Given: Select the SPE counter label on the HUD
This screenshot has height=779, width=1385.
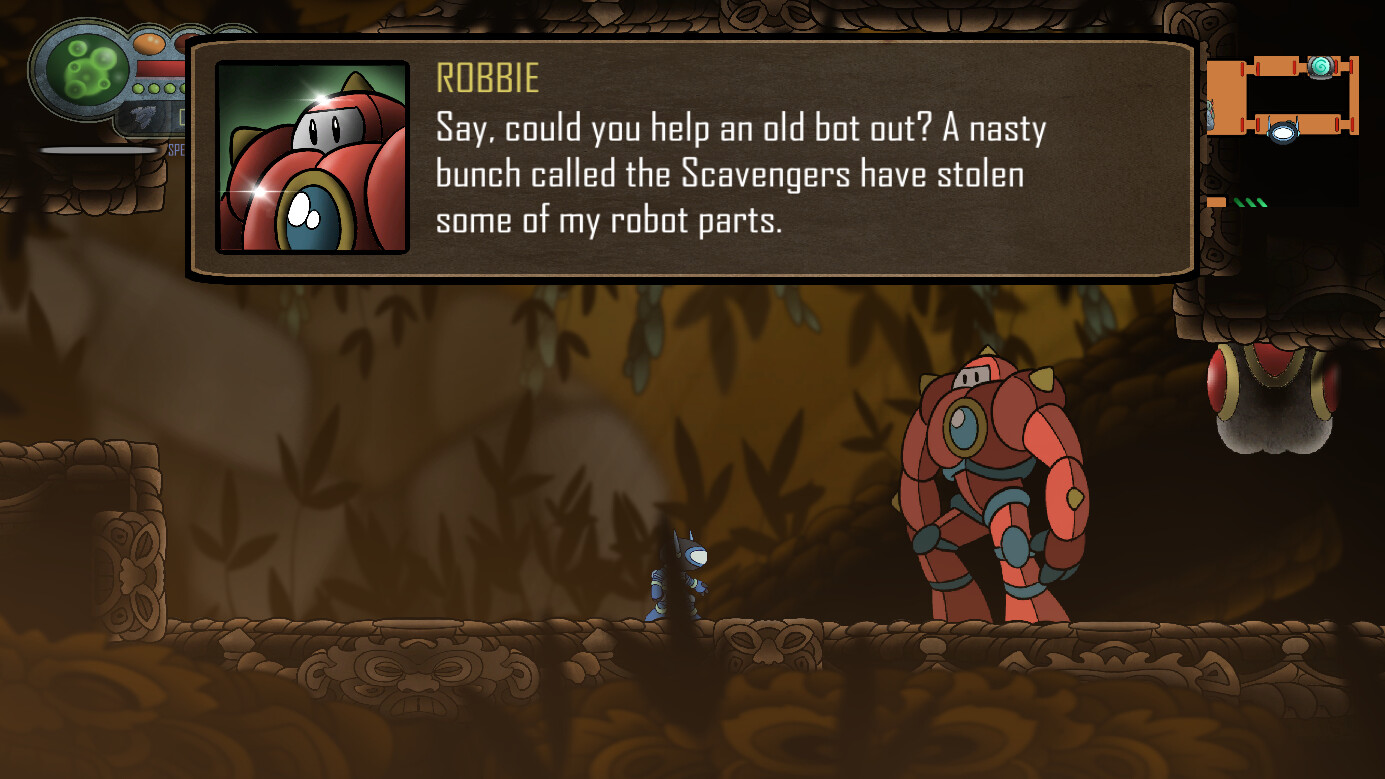Looking at the screenshot, I should [176, 148].
